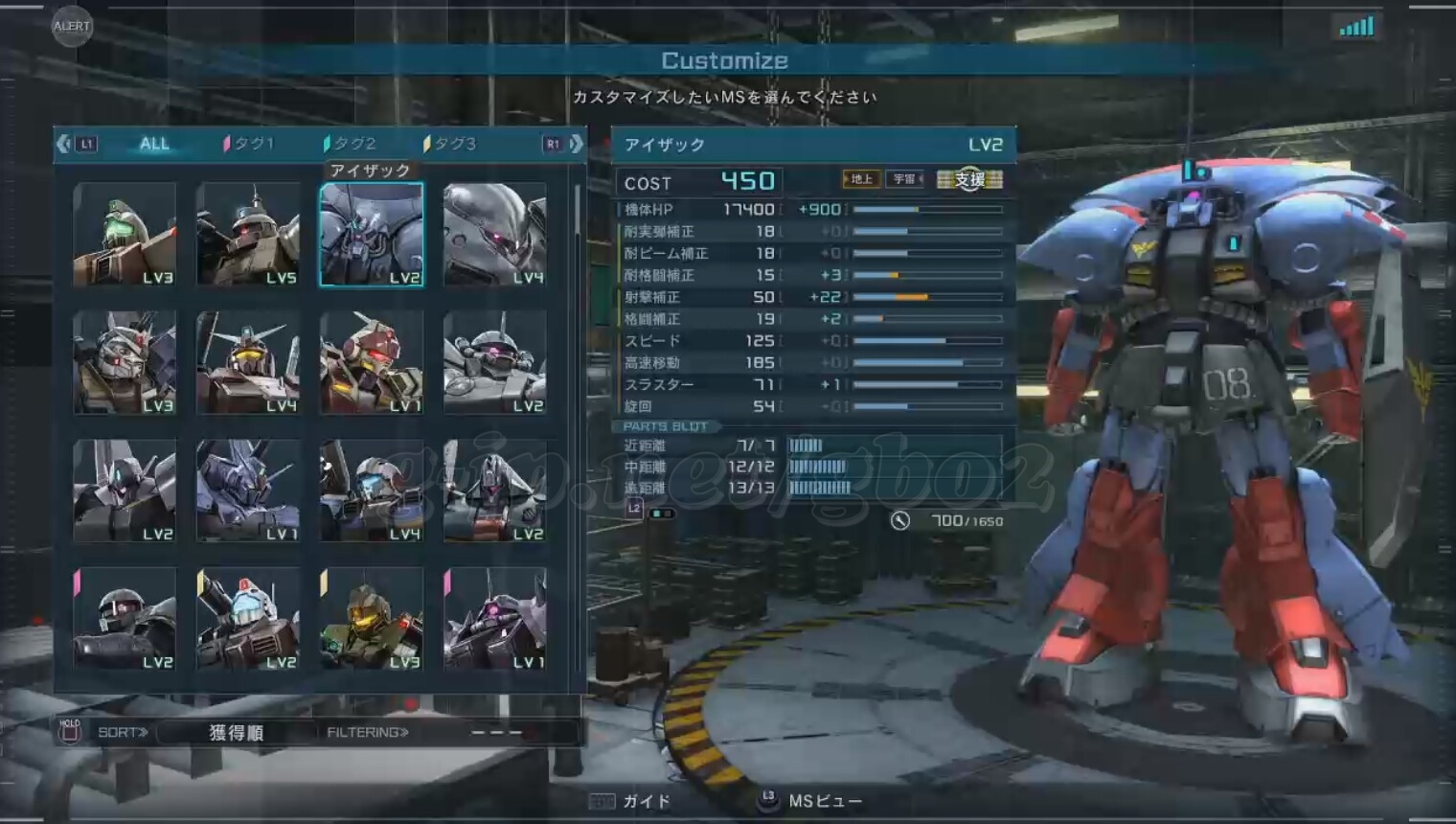Choose the yellow-tagged LV2 white suit
The image size is (1456, 824).
point(248,618)
